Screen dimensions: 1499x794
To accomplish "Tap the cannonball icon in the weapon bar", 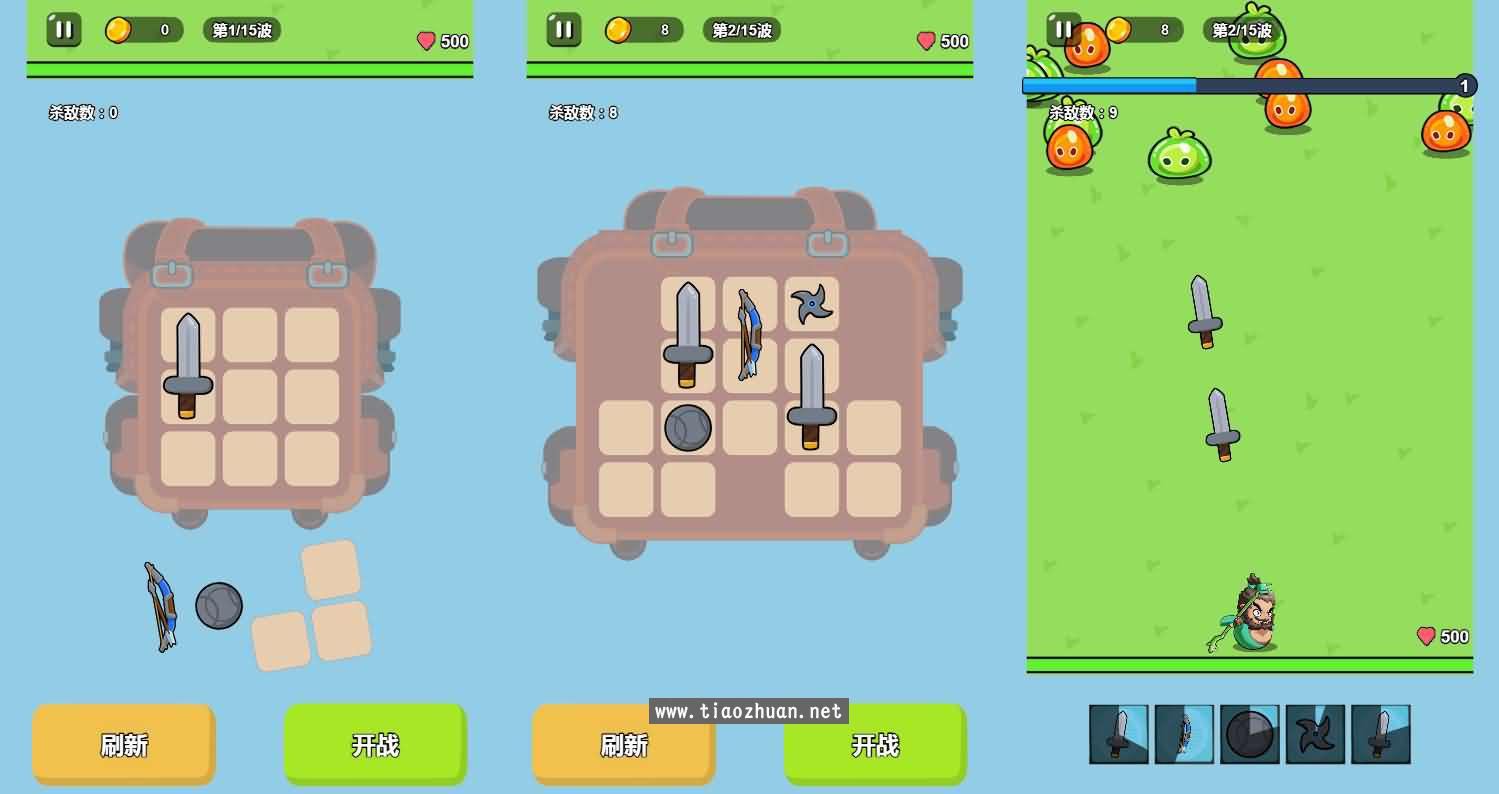I will coord(1250,733).
